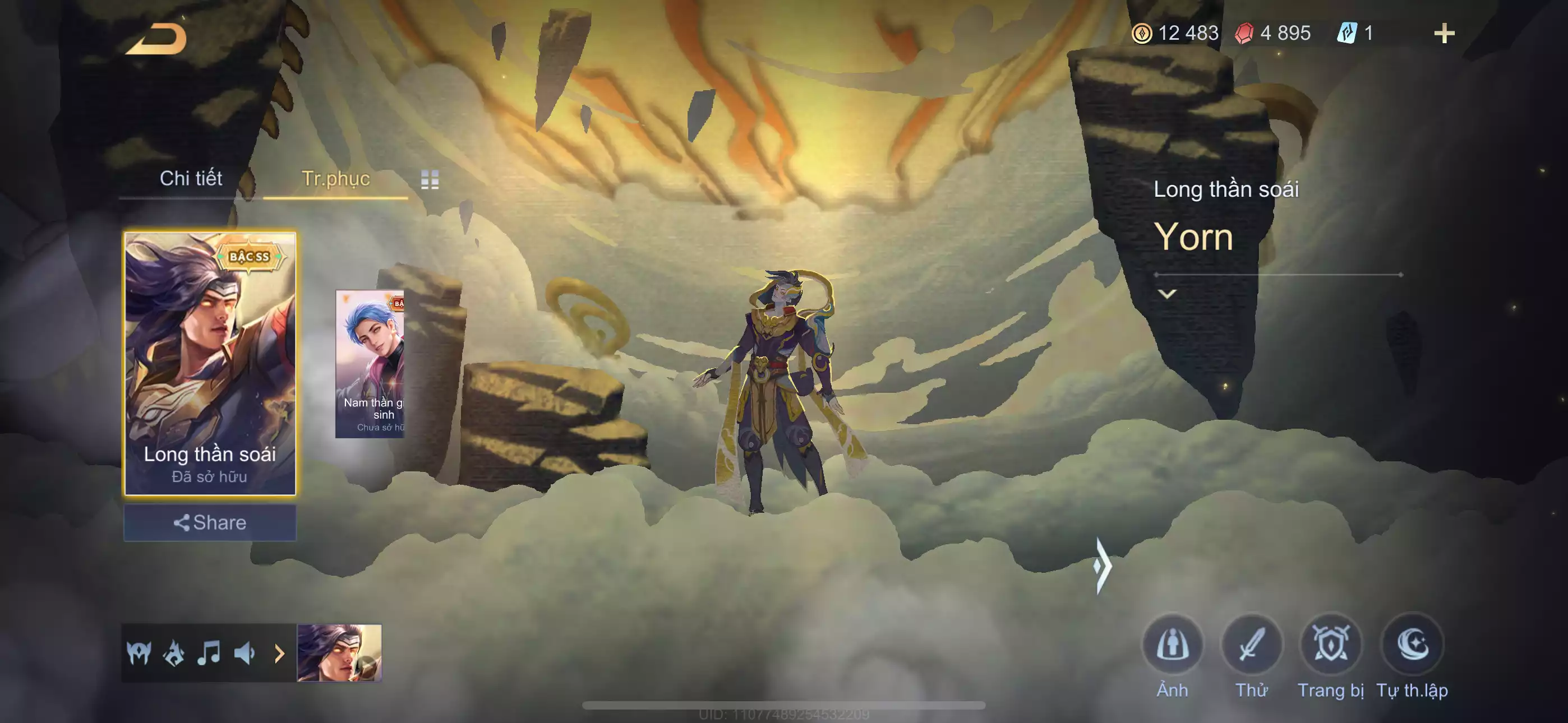Show the flame effect preview
1568x723 pixels.
174,654
